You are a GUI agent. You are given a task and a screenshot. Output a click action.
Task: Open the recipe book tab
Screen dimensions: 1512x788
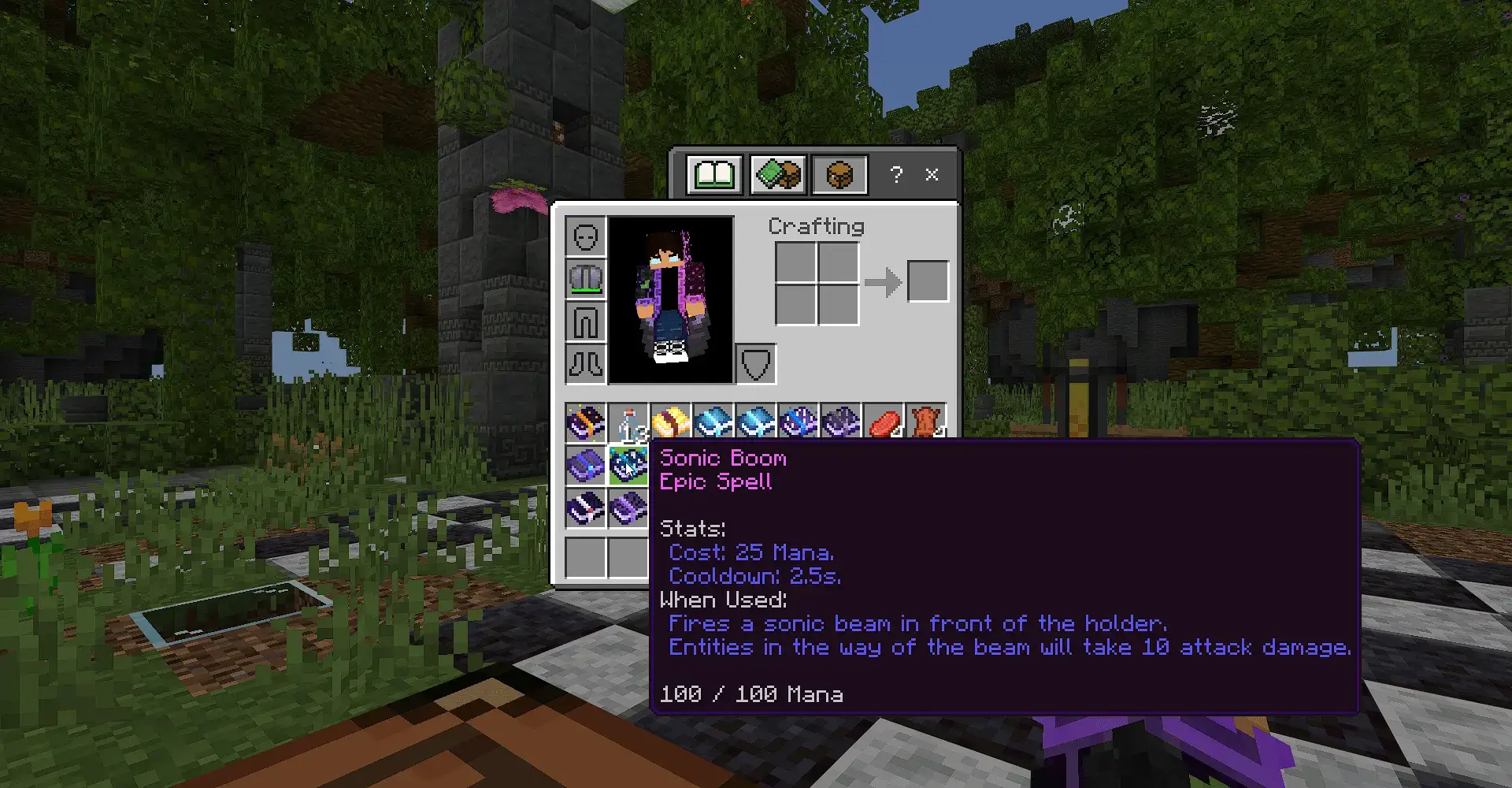coord(714,174)
